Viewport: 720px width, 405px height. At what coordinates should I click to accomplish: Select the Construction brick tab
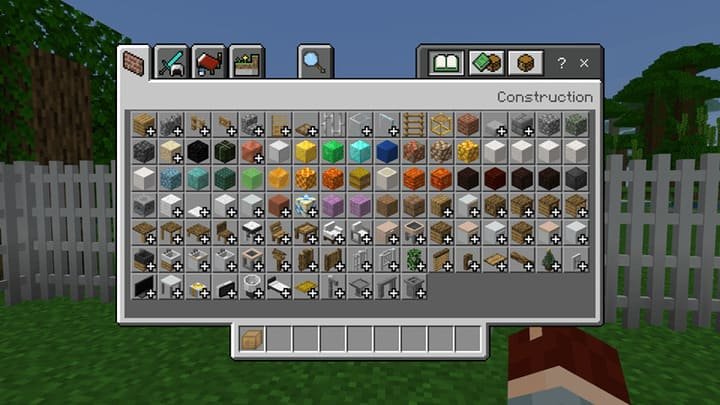coord(132,63)
